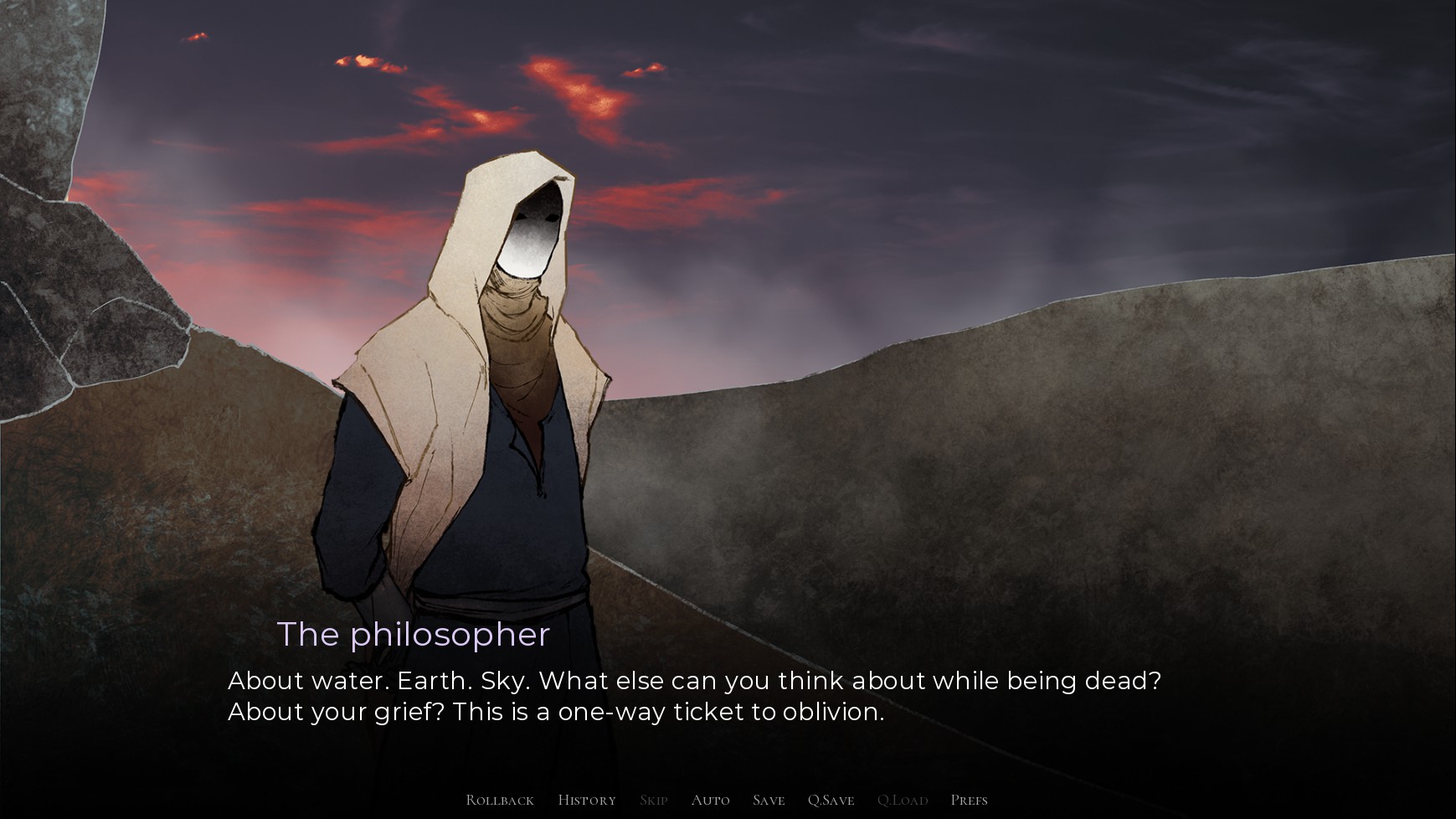Screen dimensions: 1456x819
Task: Click the speaker name 'The philosopher'
Action: 414,635
